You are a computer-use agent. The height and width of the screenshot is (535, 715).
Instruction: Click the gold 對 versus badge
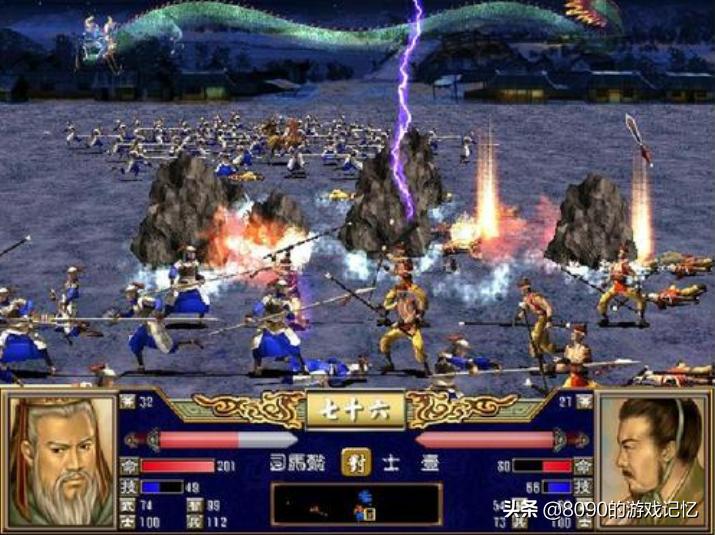click(354, 463)
